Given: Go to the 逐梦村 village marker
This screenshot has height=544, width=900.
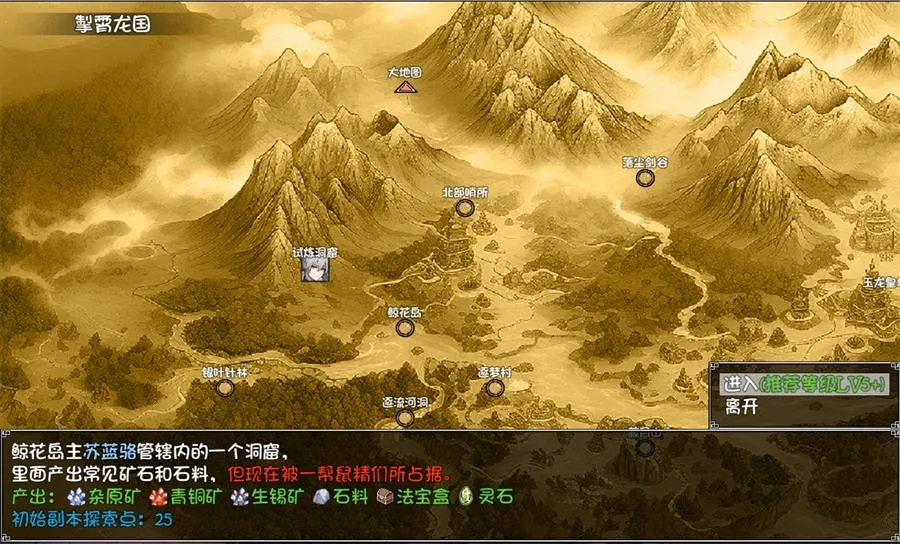Looking at the screenshot, I should point(494,387).
